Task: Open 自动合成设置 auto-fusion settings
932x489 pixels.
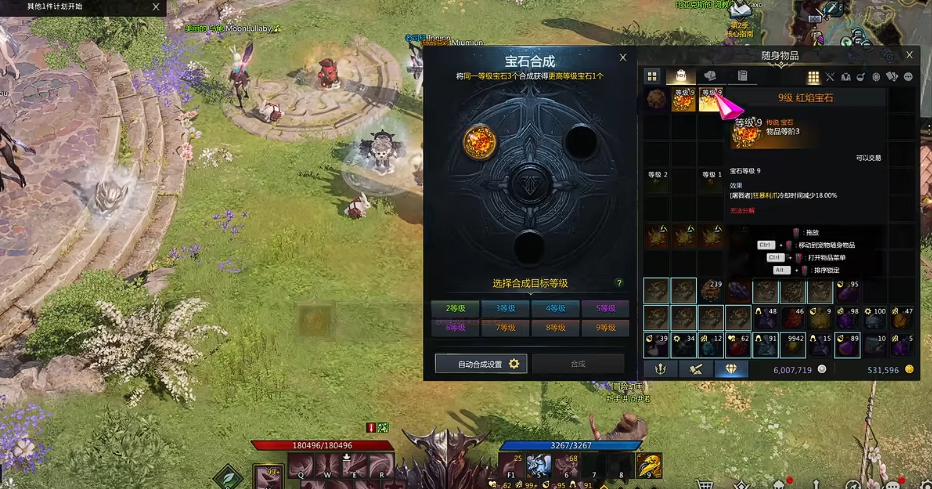Action: pos(481,364)
